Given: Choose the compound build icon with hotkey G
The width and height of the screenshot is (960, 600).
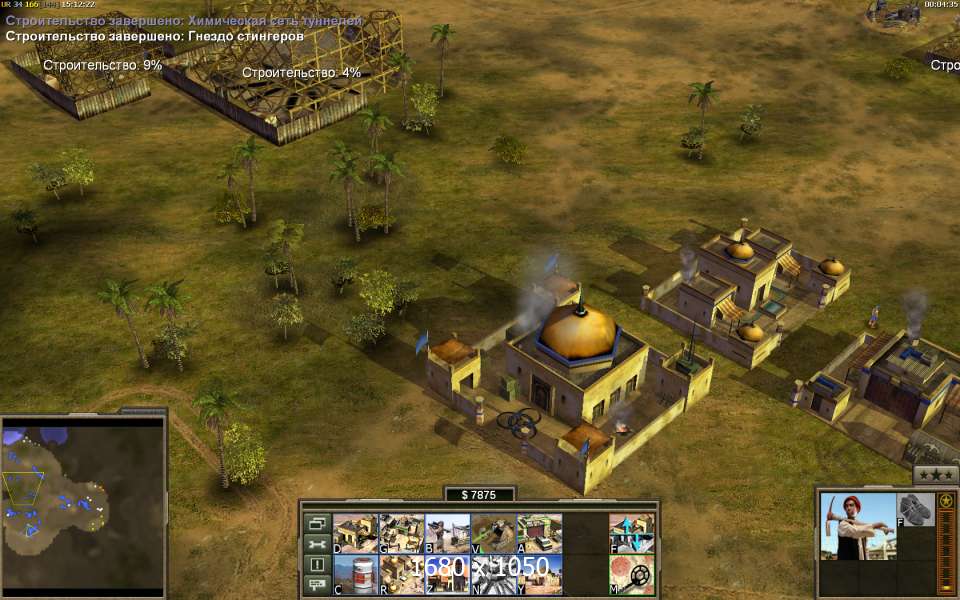Looking at the screenshot, I should click(402, 534).
